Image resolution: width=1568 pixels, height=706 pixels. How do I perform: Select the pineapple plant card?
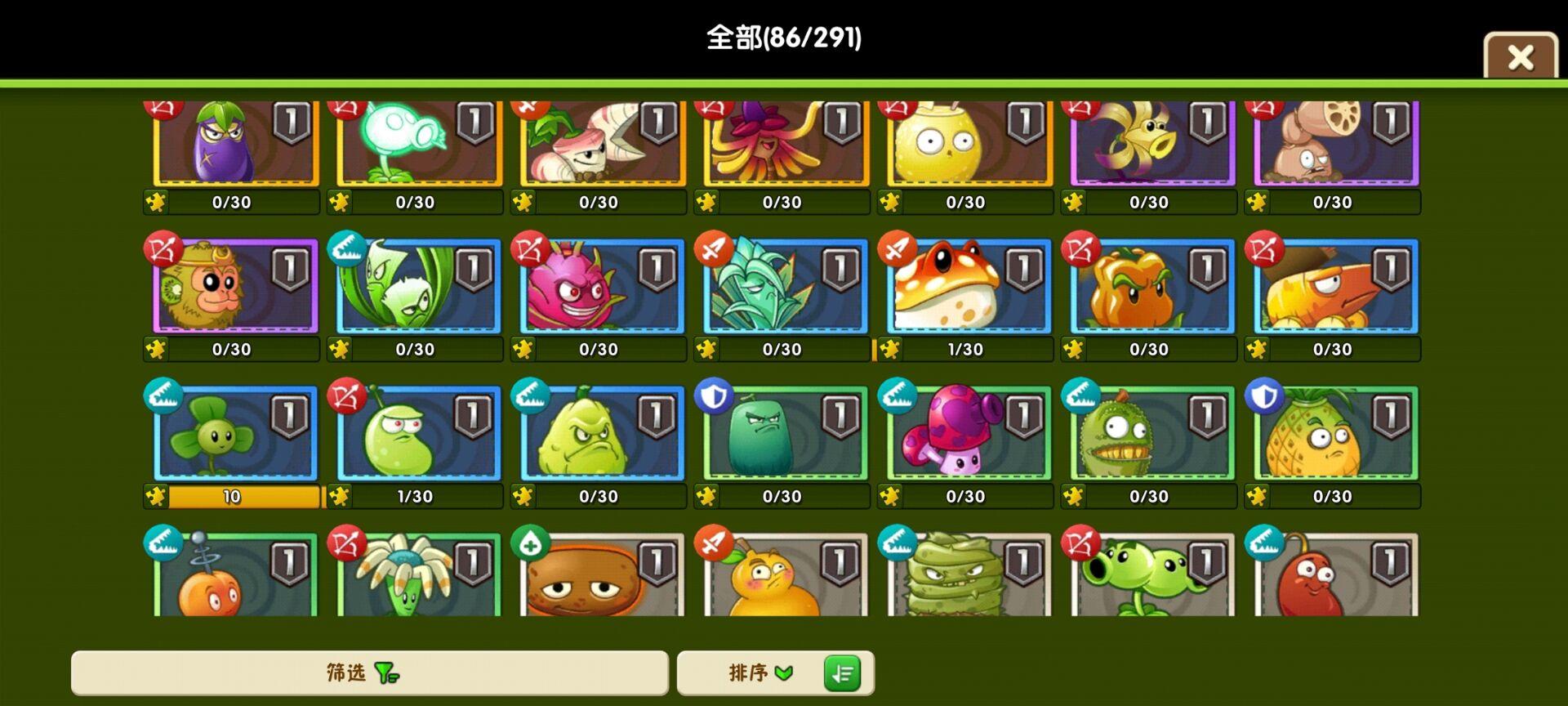pyautogui.click(x=1334, y=435)
